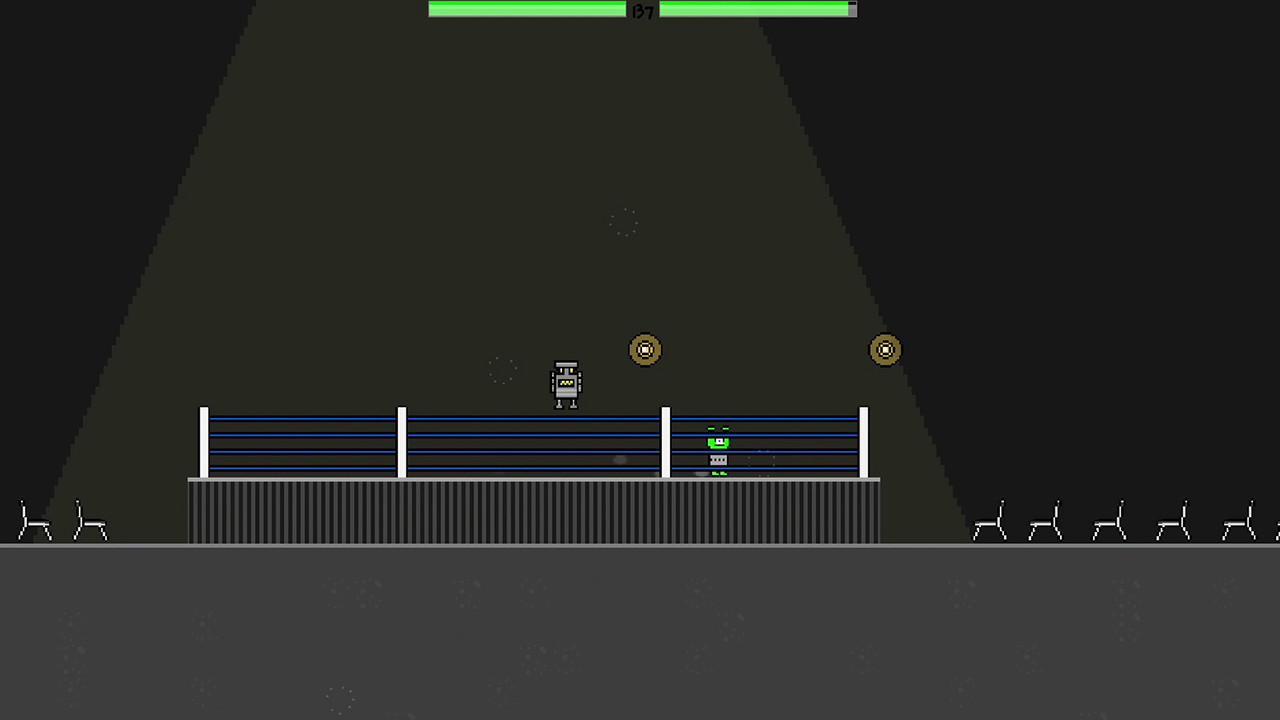The height and width of the screenshot is (720, 1280).
Task: Collect the right gold coin
Action: [885, 349]
